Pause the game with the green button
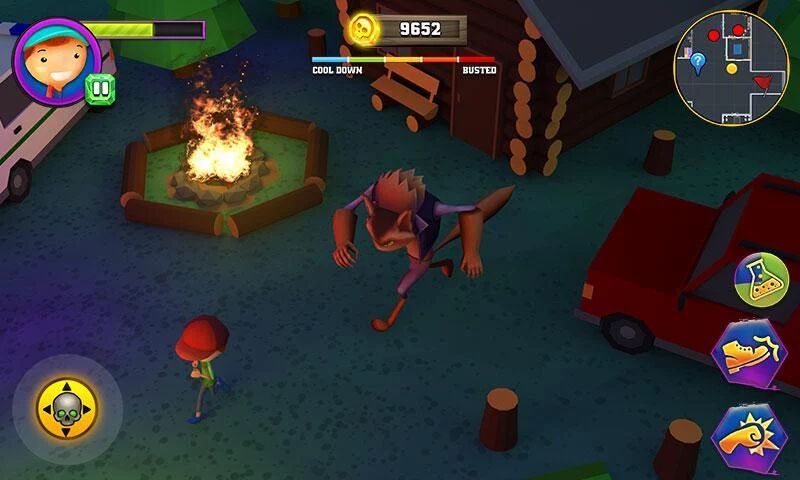 (99, 88)
